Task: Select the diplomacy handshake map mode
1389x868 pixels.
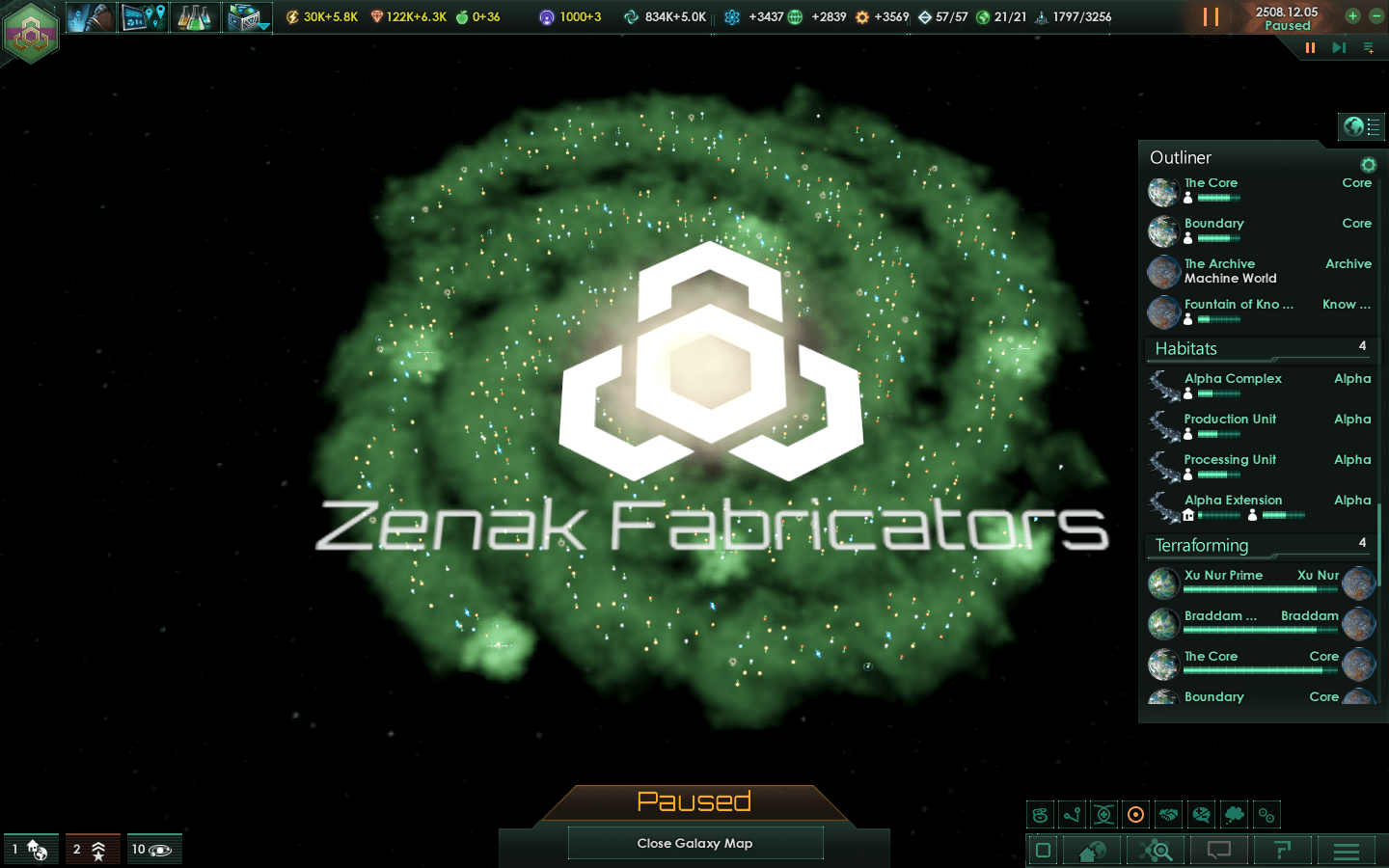Action: [1168, 814]
